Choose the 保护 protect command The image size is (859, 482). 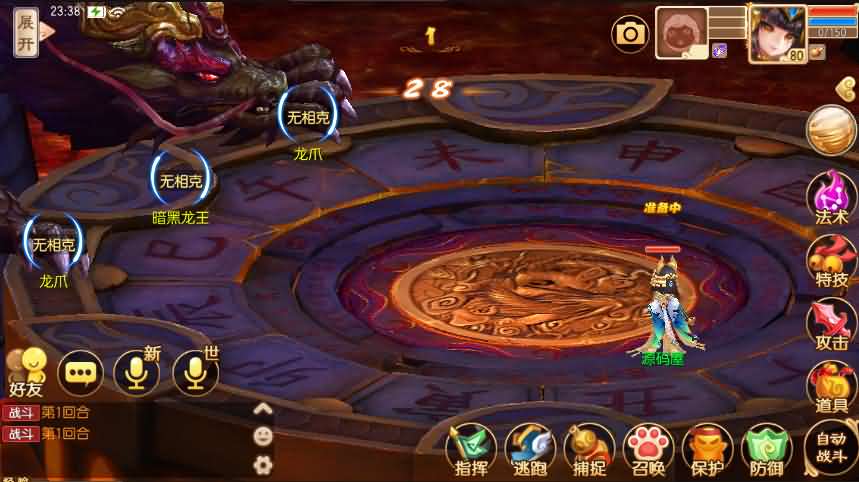click(707, 448)
